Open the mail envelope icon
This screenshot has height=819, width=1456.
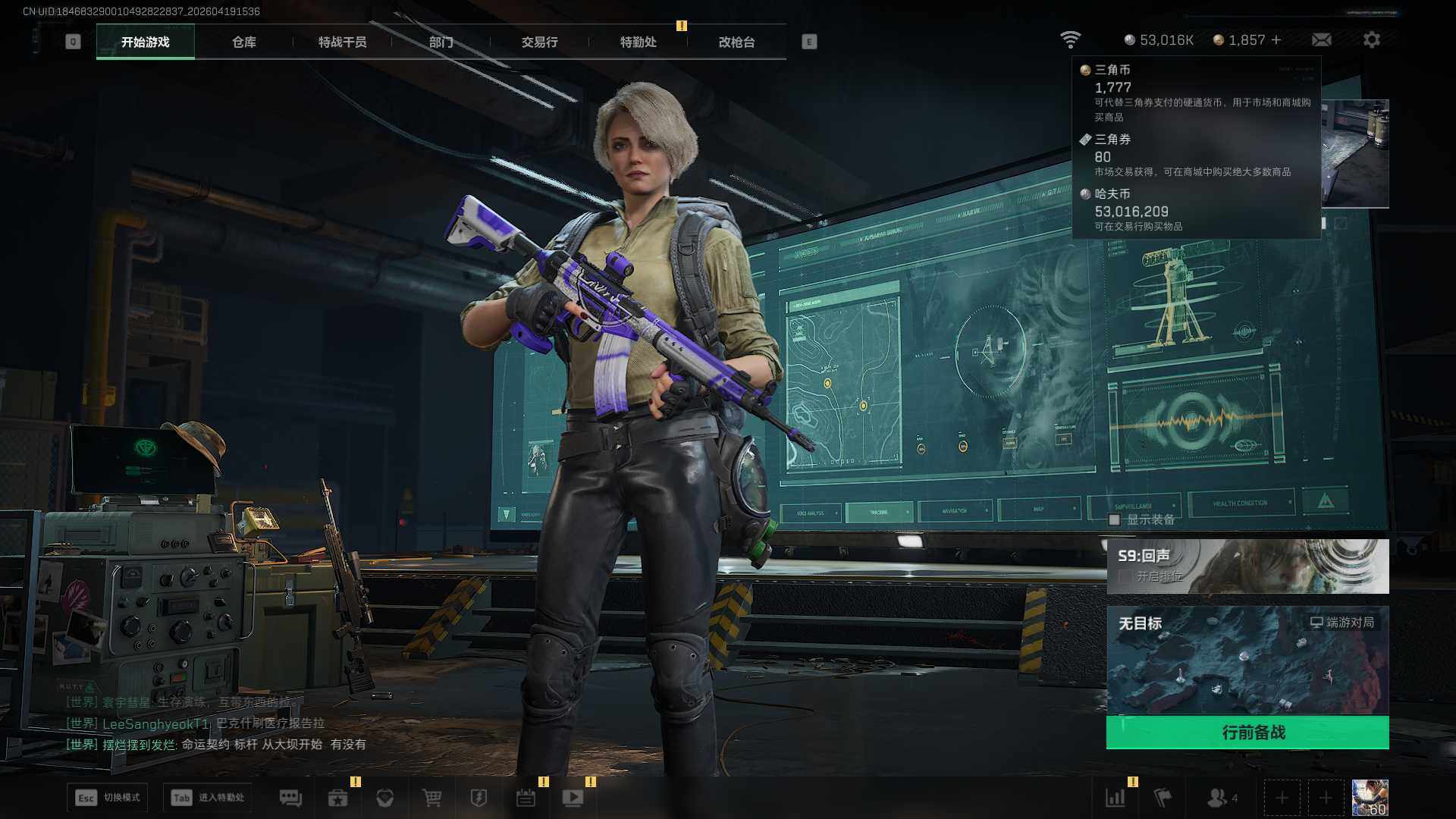(x=1321, y=40)
